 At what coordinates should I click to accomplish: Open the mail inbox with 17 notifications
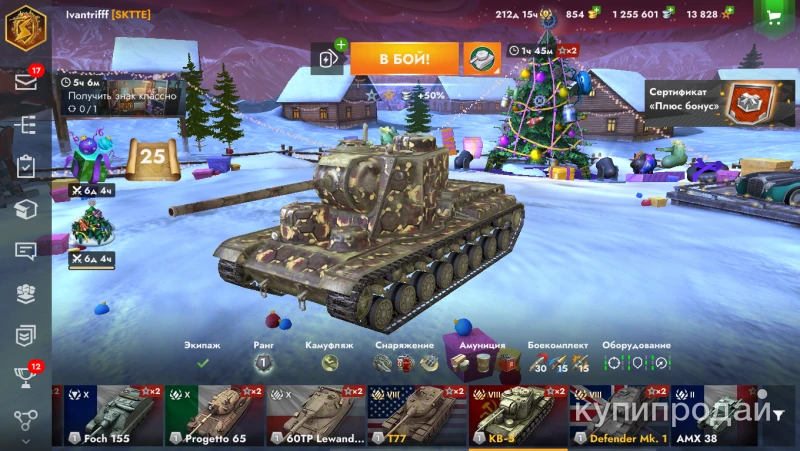pos(26,82)
